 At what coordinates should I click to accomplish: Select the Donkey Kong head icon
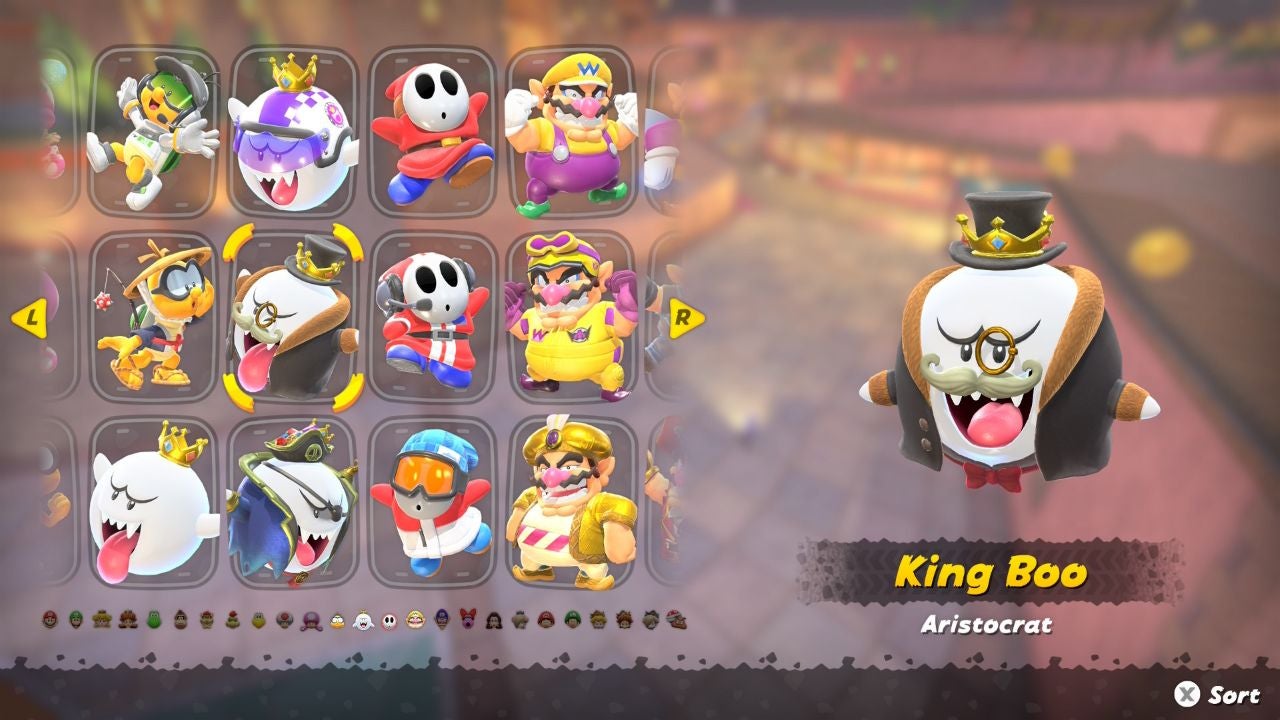pos(180,618)
